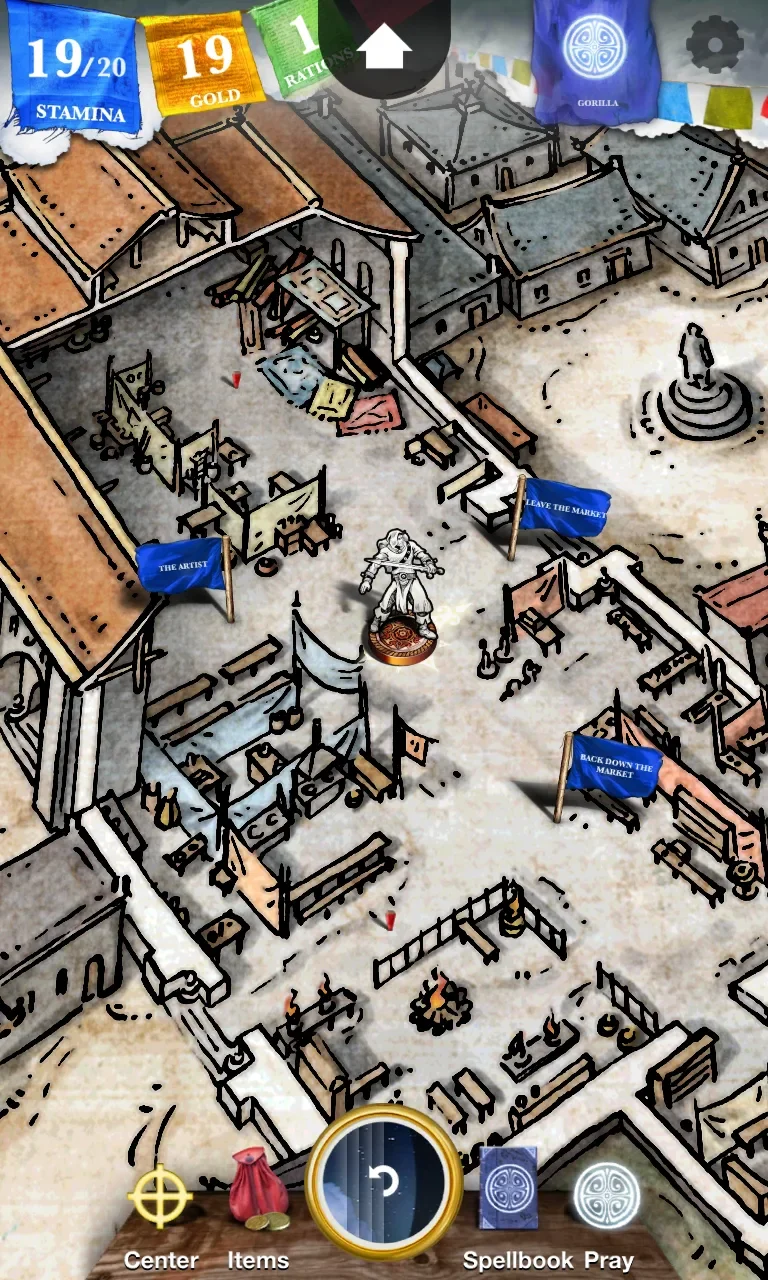Tap the Pray button
The image size is (768, 1280).
click(607, 1196)
